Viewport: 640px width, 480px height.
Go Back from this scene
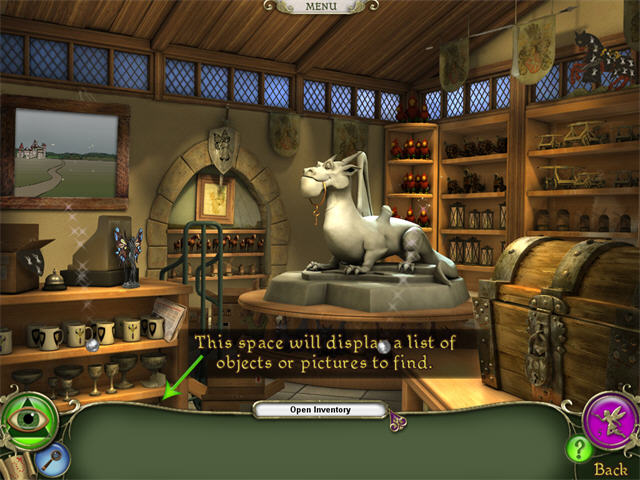coord(611,469)
